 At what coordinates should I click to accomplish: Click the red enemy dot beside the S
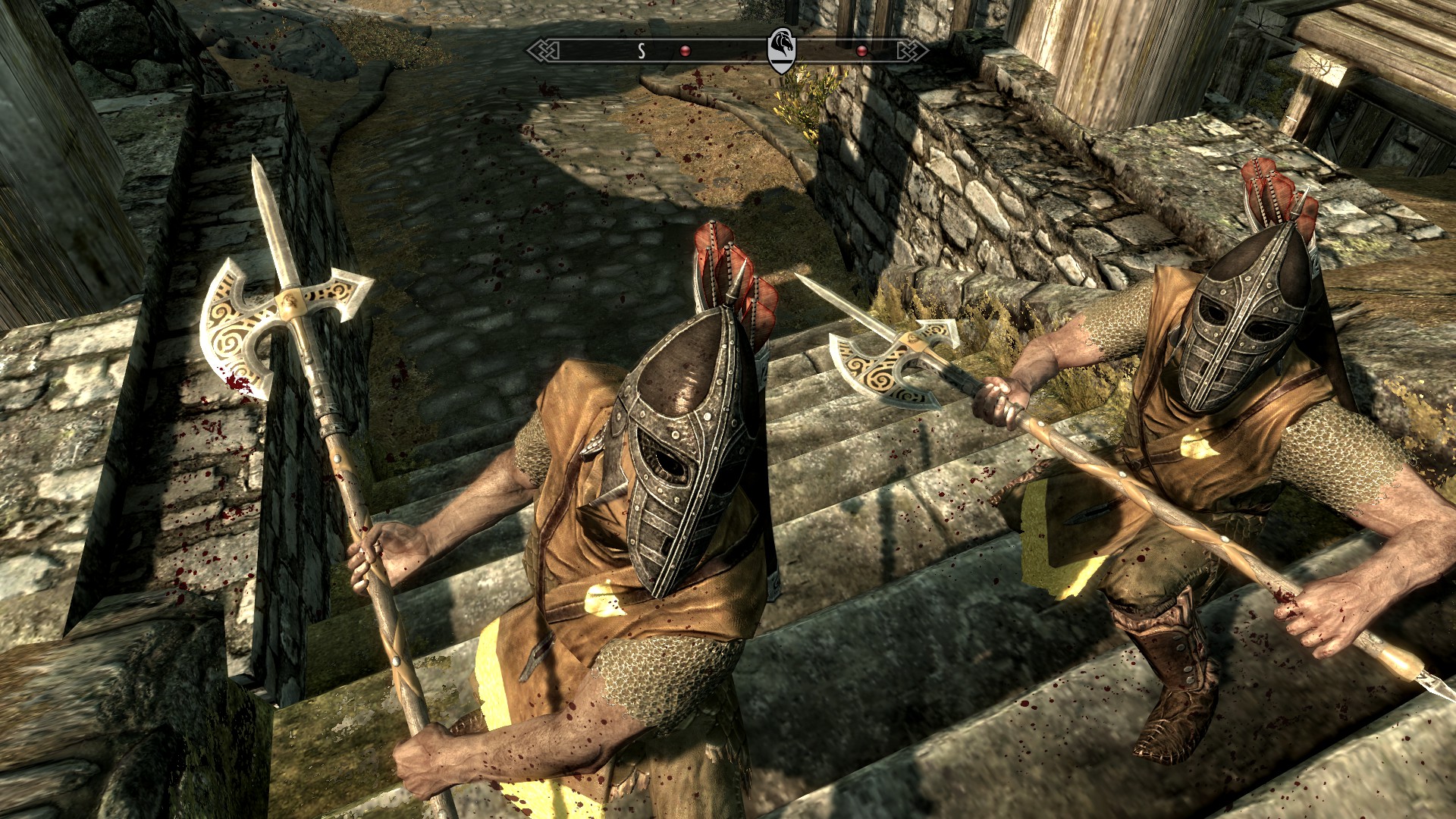point(685,51)
